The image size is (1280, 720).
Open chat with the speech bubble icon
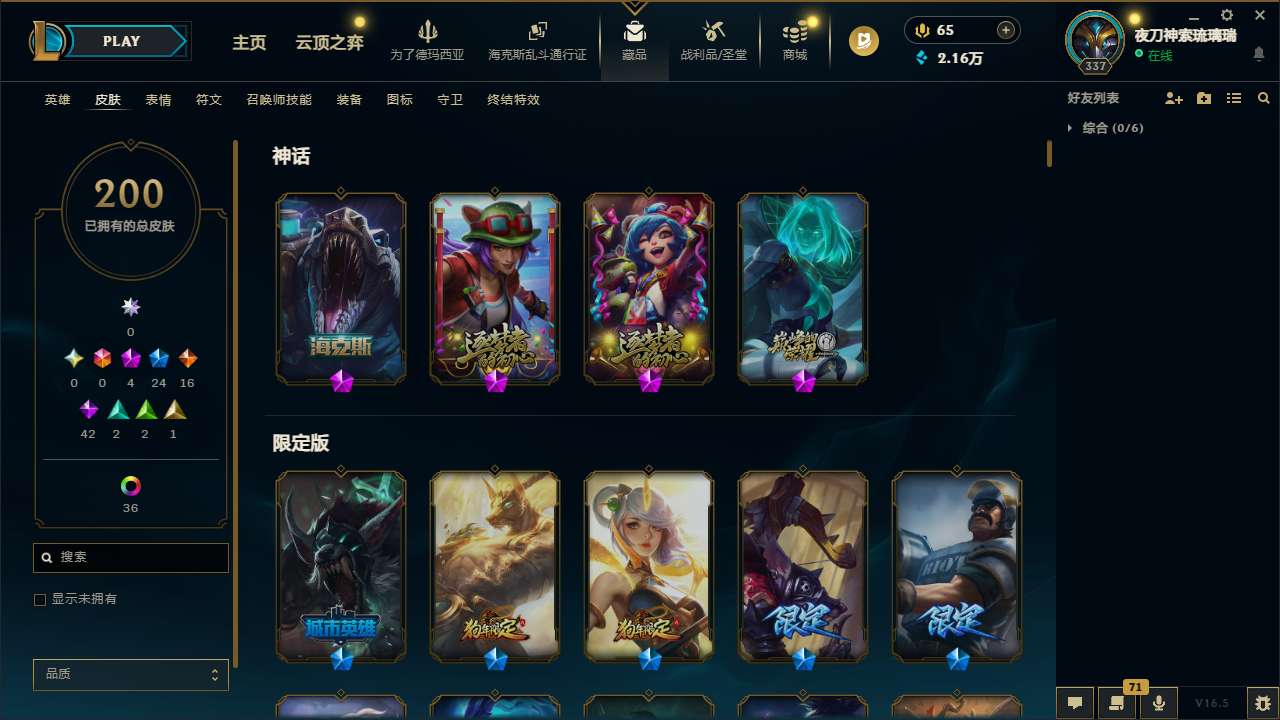pos(1074,703)
